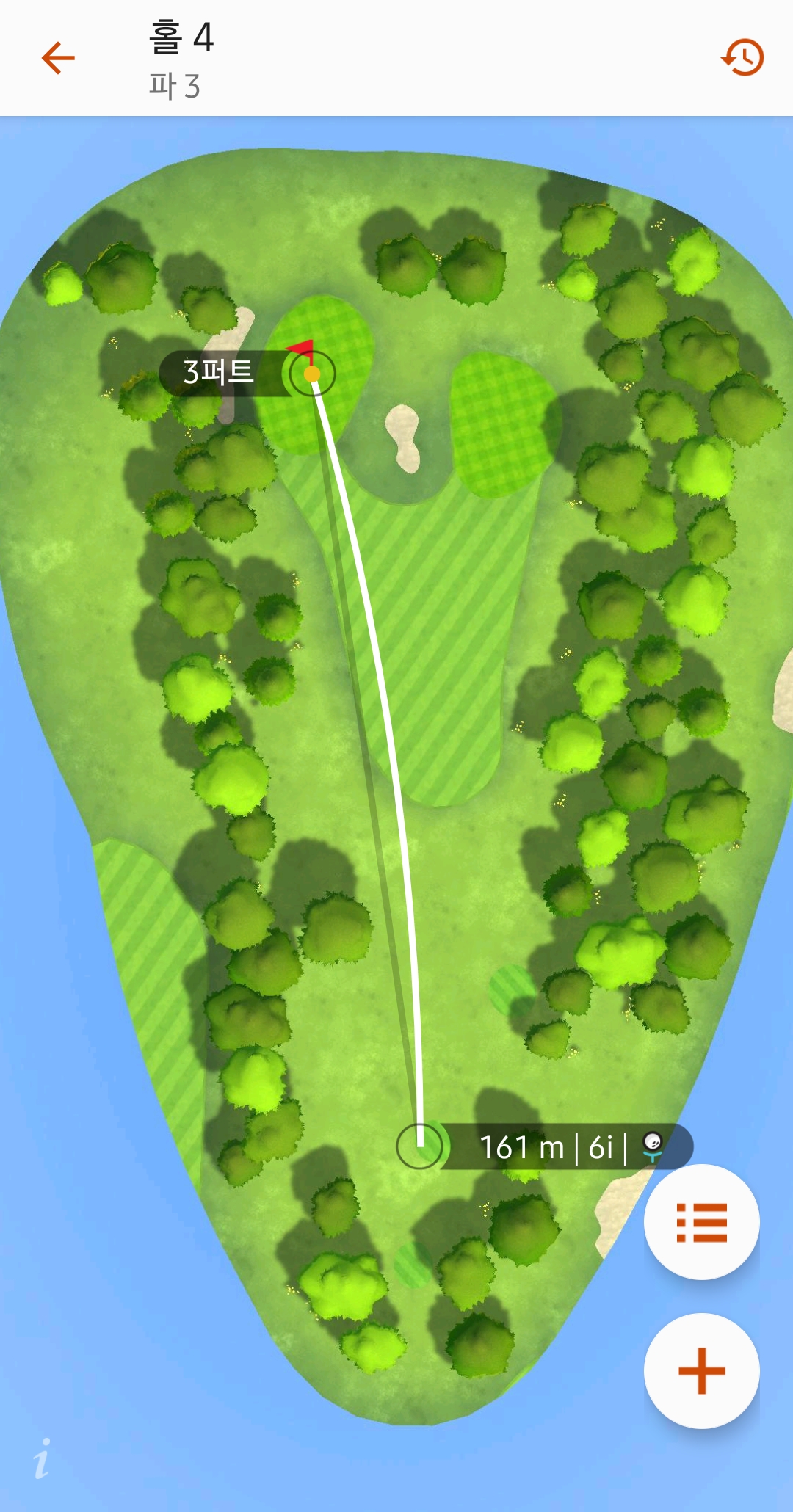The width and height of the screenshot is (793, 1512).
Task: Select the flag pin marker on green
Action: click(312, 373)
